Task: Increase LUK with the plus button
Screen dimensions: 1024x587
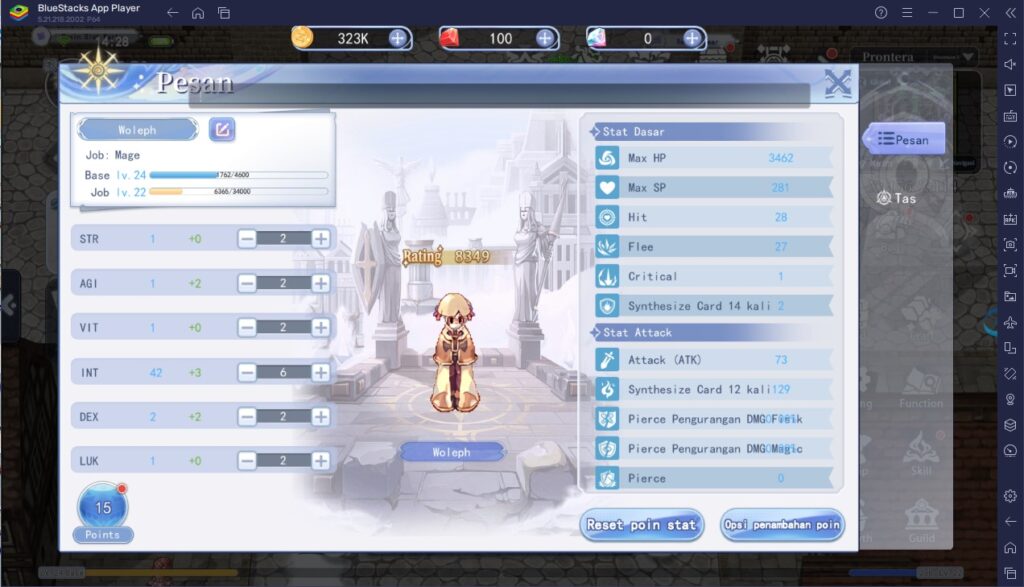Action: (320, 461)
